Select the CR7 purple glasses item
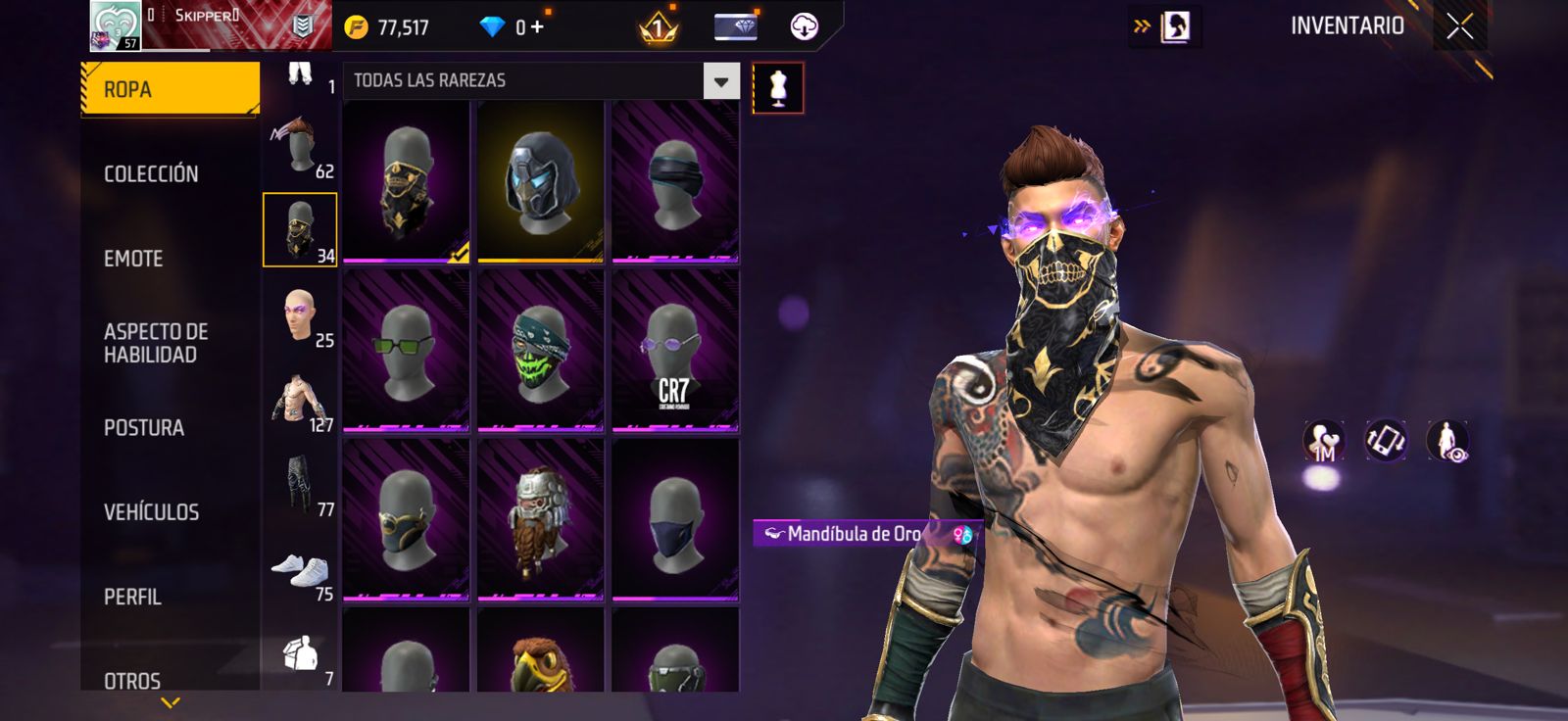 point(674,351)
